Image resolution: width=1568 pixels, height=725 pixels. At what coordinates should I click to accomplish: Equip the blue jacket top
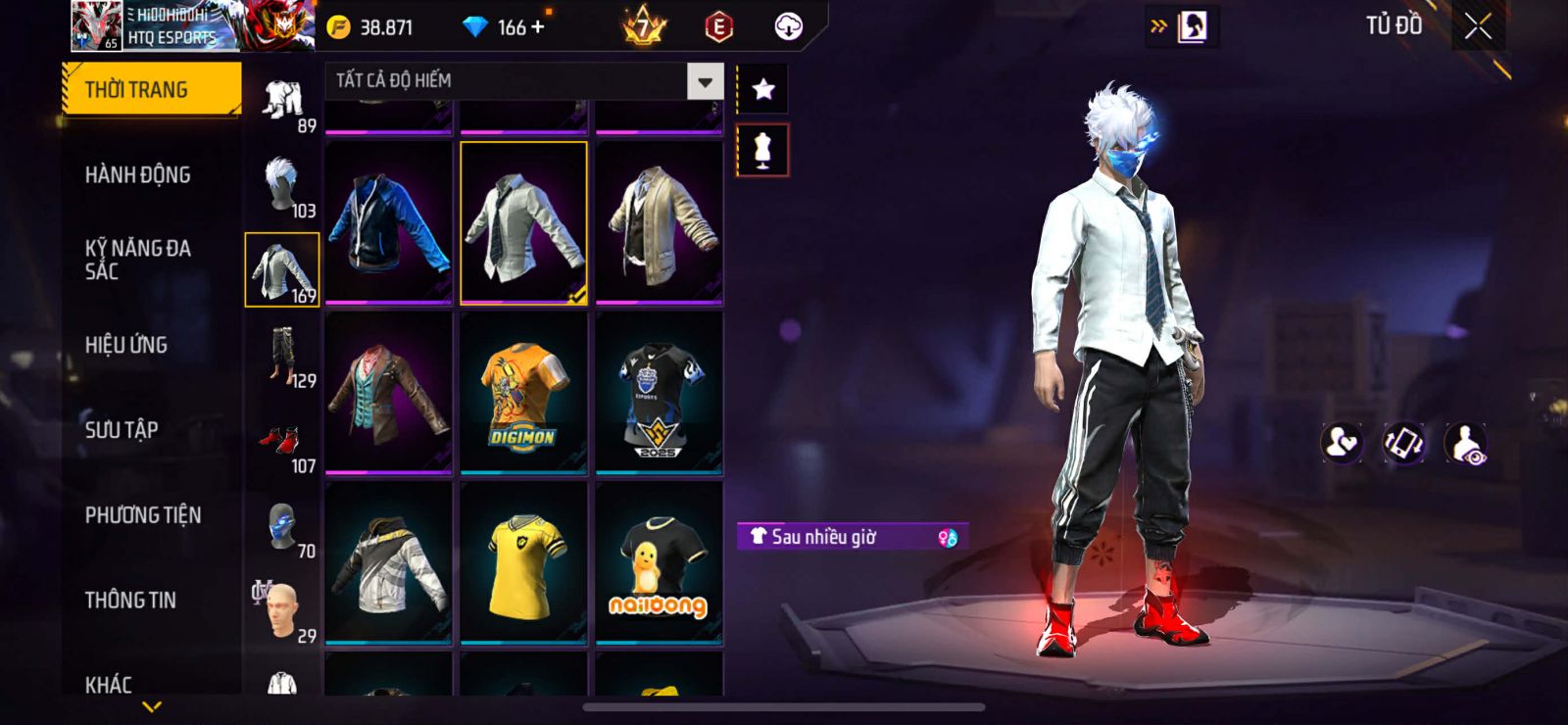coord(388,223)
